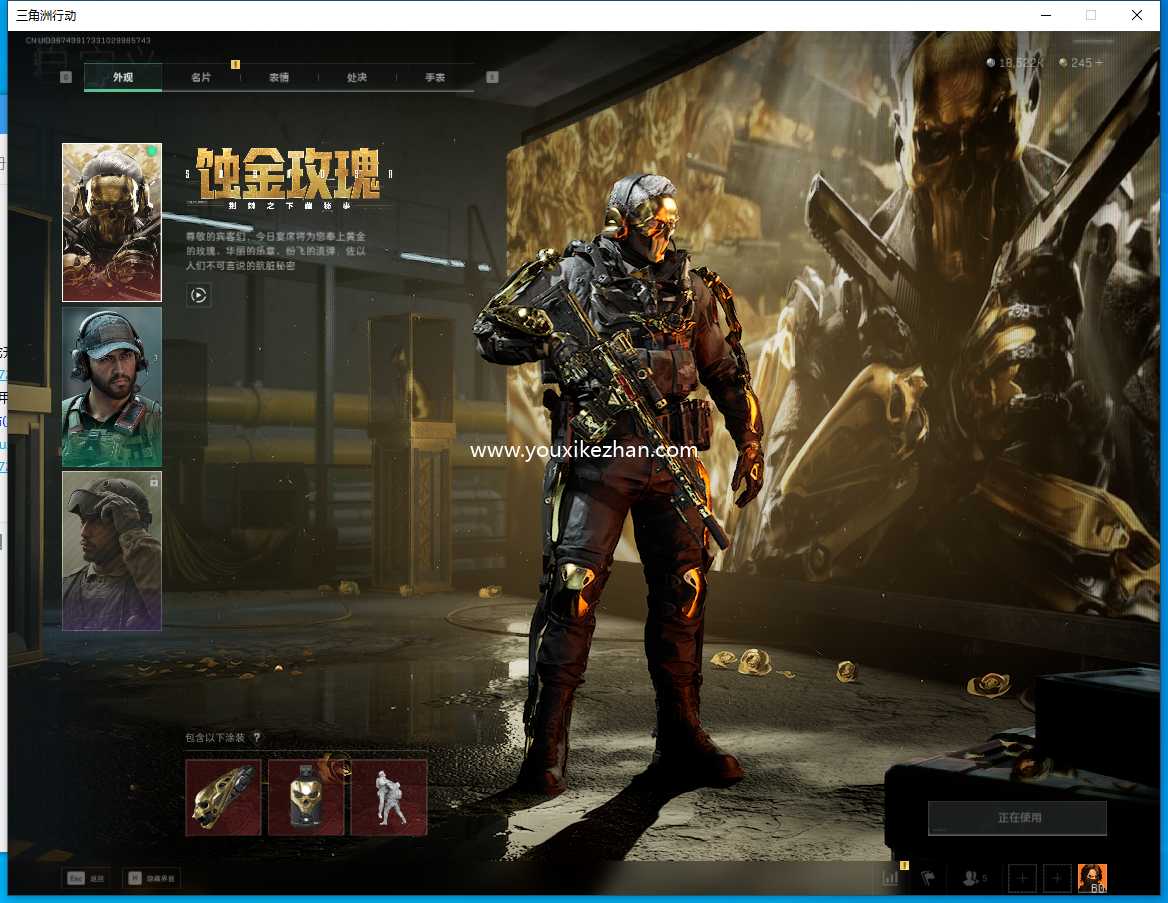Choose the golden skull mask skin thumbnail
The image size is (1168, 903).
click(112, 222)
